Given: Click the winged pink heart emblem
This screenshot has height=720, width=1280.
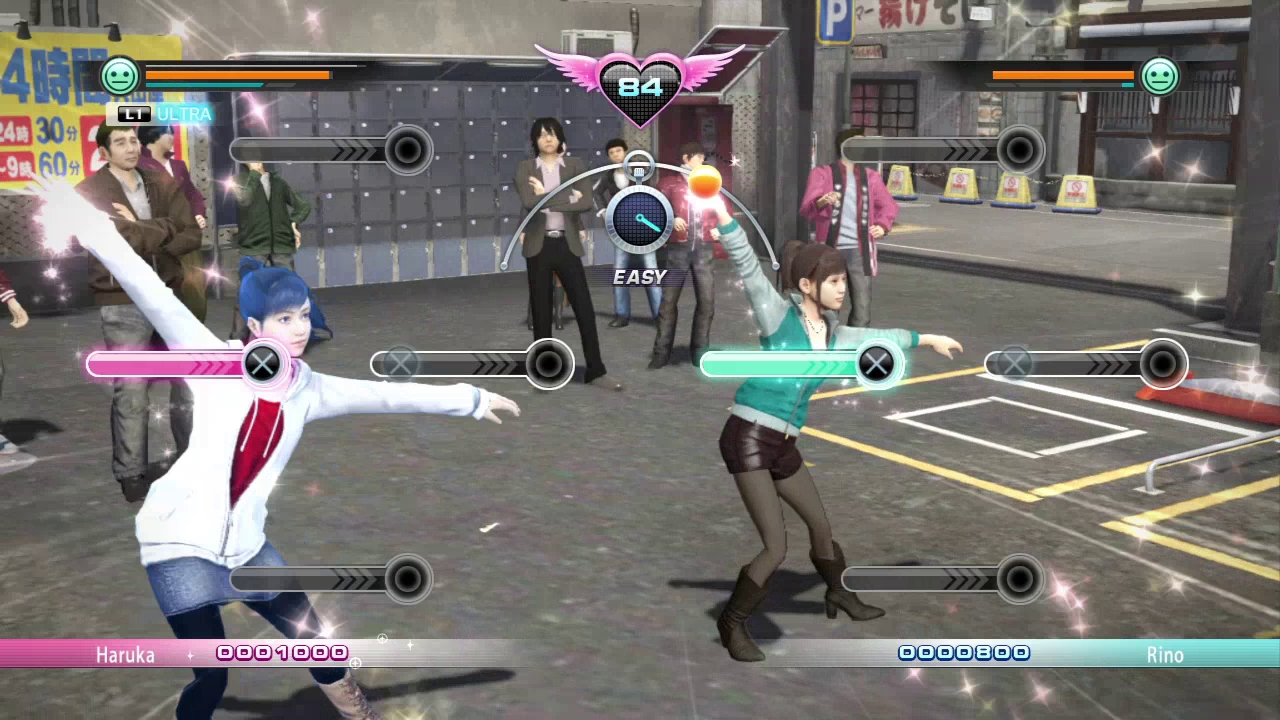Looking at the screenshot, I should point(640,85).
